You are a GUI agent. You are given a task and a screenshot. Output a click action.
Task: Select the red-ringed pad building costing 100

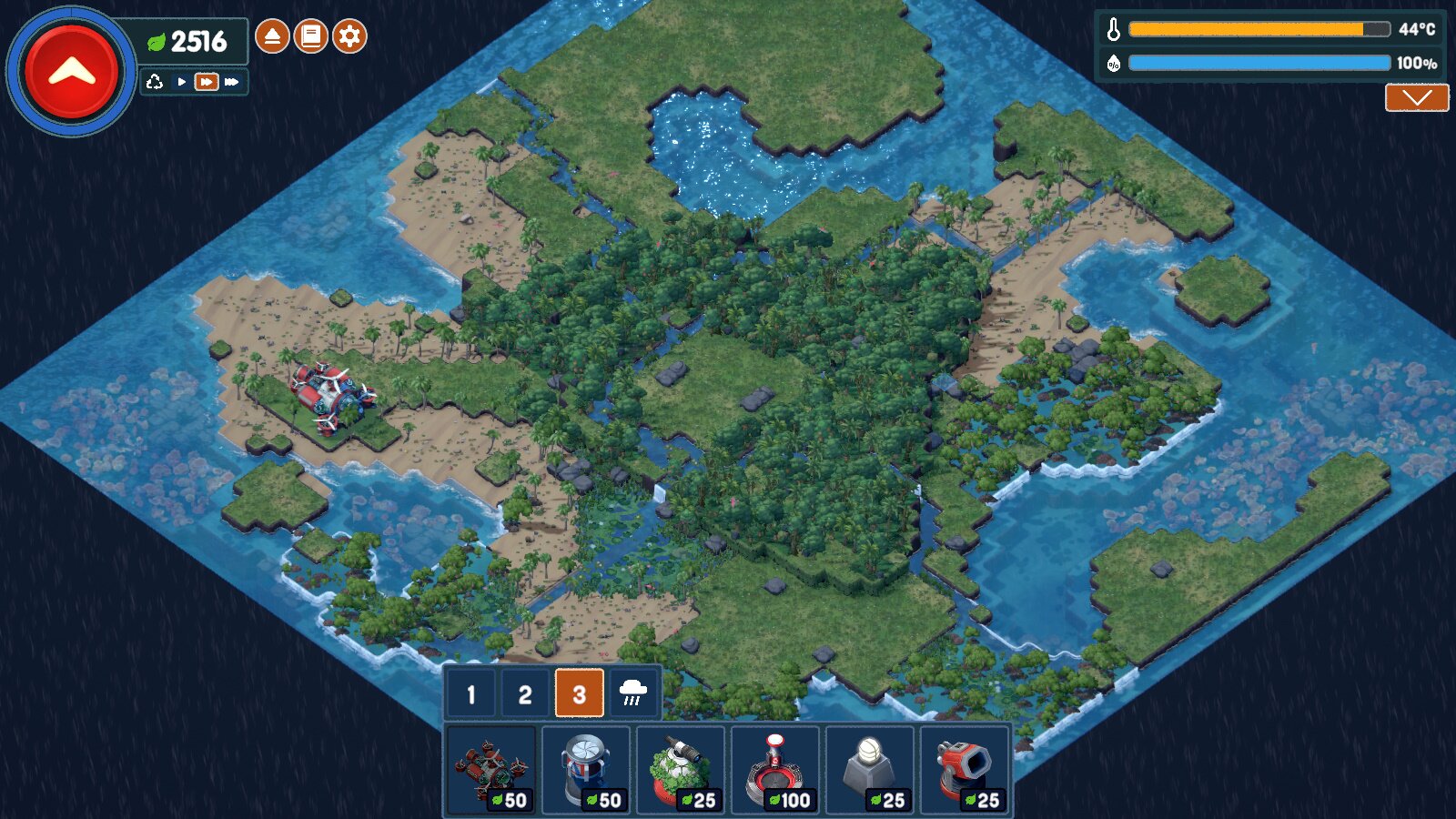(775, 770)
